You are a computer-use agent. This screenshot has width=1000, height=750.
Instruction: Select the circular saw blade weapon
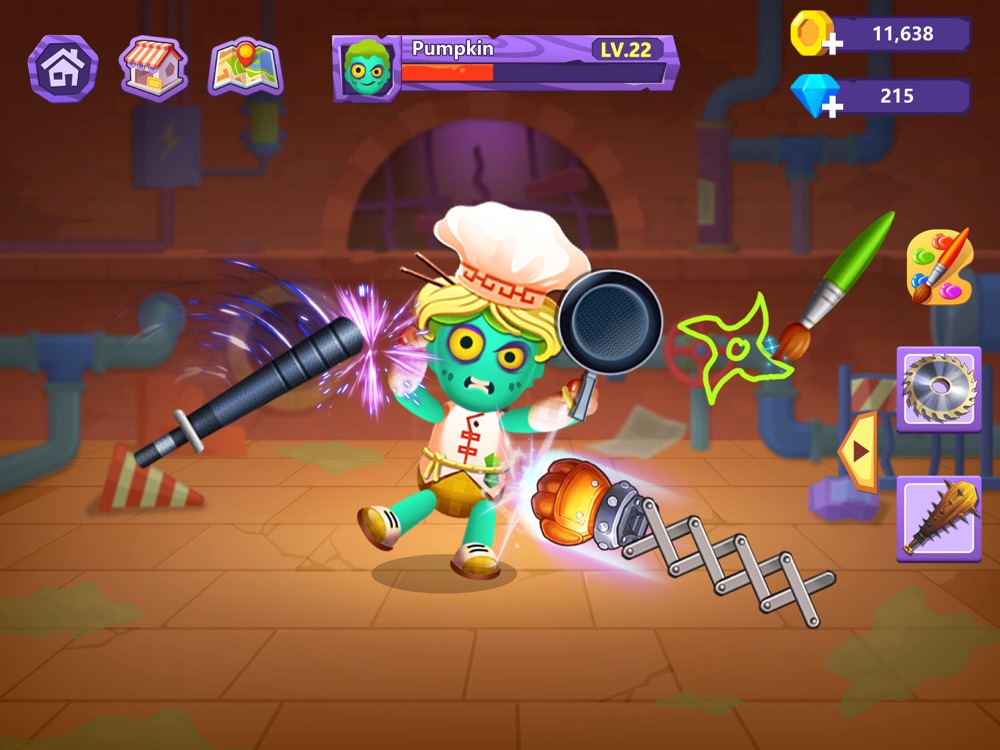[938, 388]
